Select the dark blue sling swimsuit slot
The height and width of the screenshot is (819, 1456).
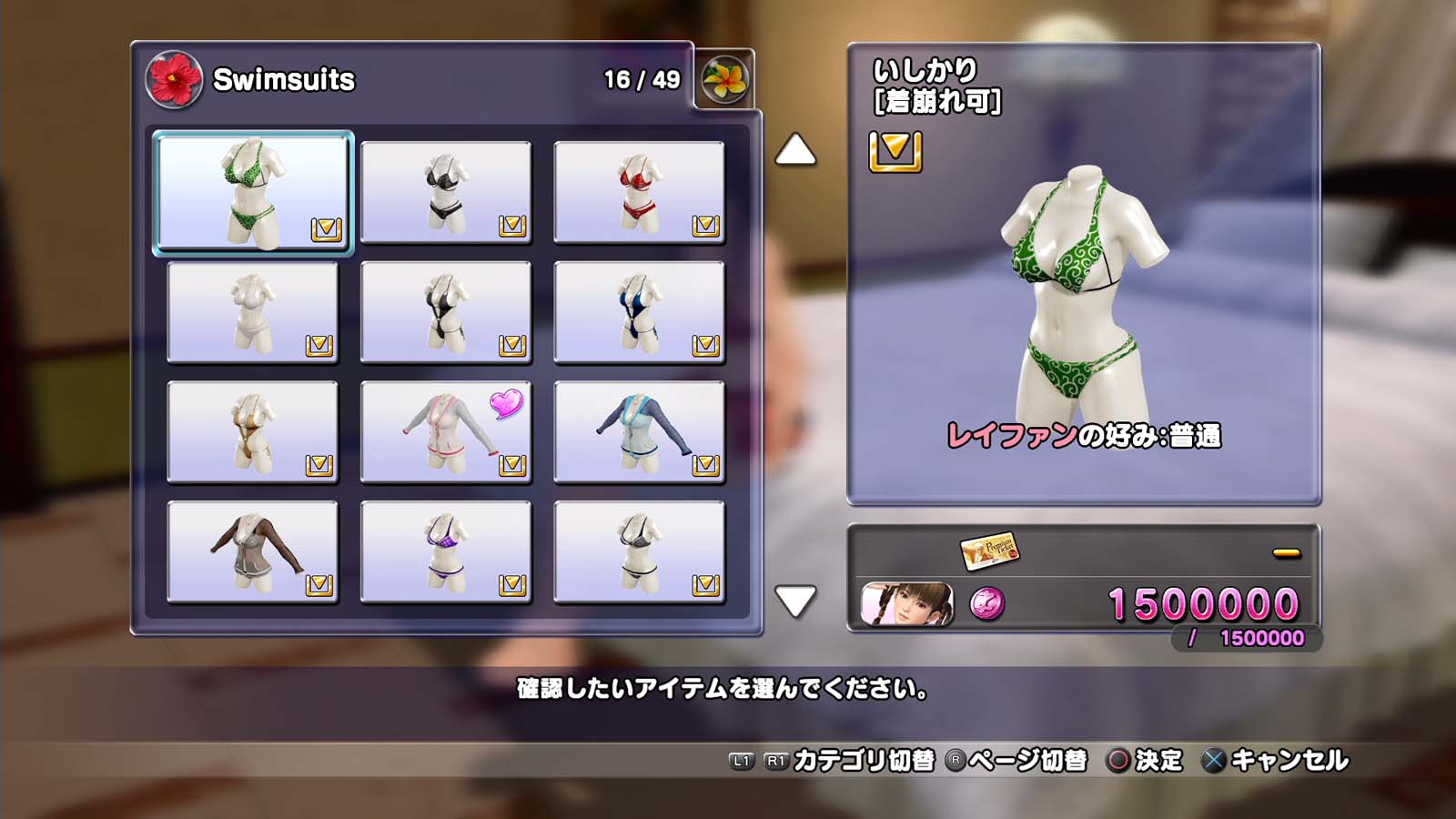click(639, 312)
